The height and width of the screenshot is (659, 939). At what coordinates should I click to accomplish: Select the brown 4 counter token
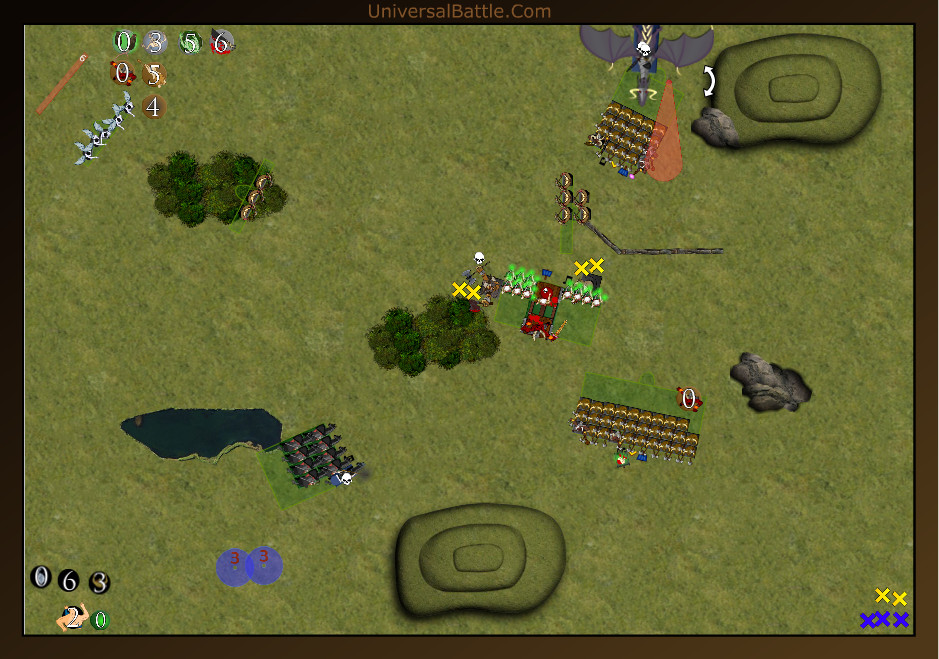[153, 107]
